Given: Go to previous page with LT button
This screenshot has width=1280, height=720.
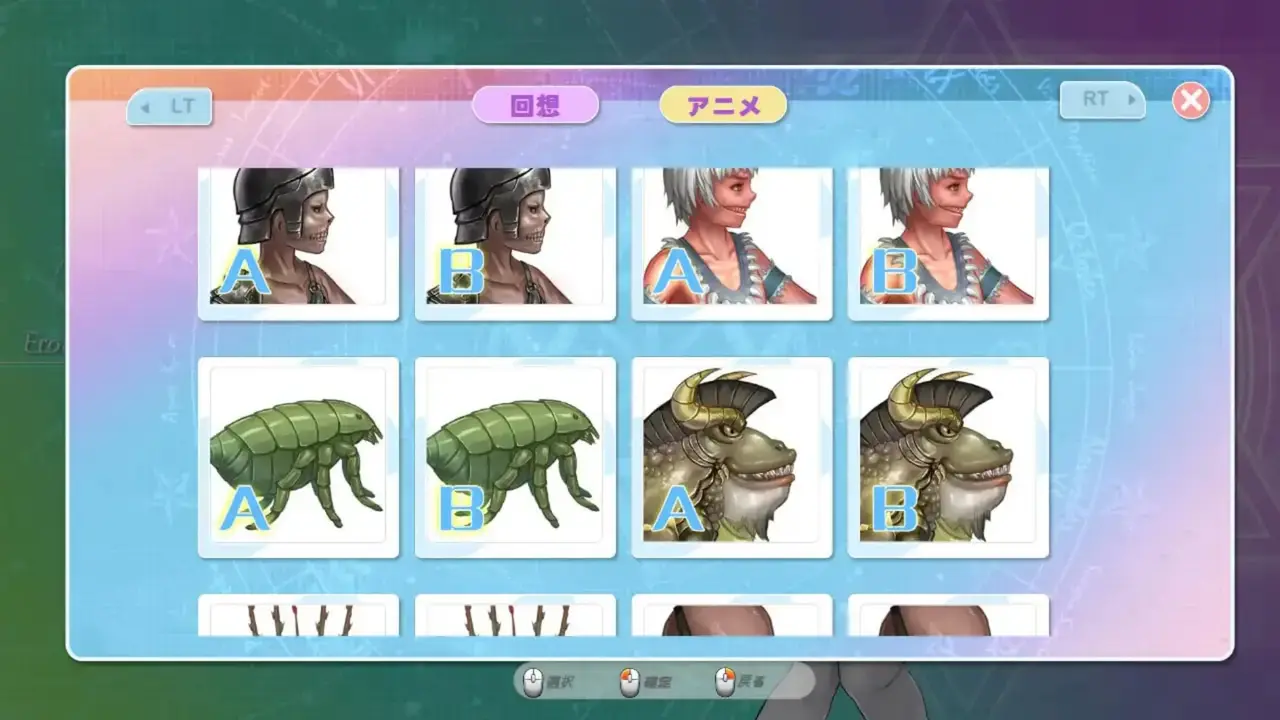Looking at the screenshot, I should [x=169, y=103].
